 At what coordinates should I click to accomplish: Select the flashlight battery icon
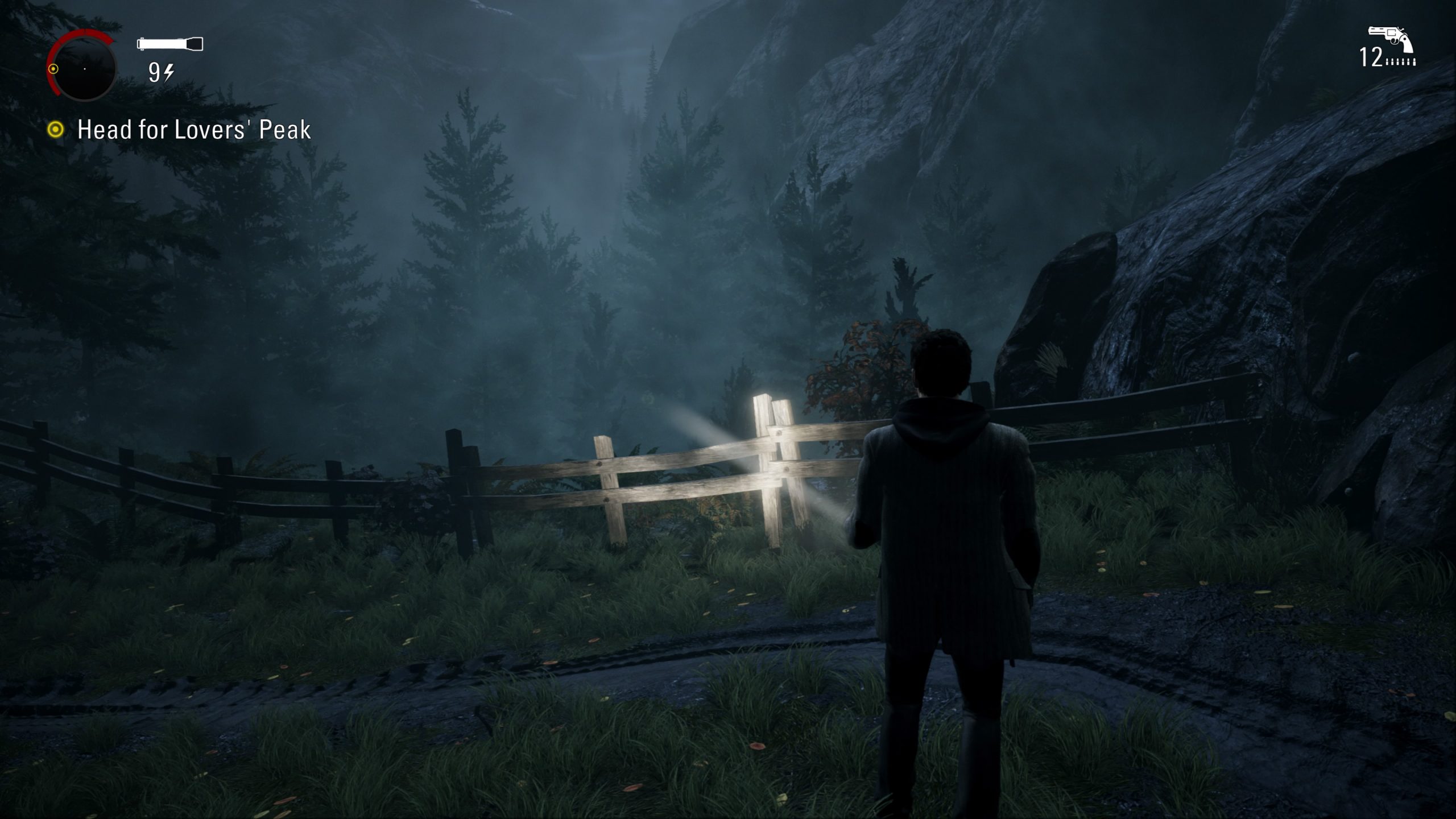click(x=170, y=44)
